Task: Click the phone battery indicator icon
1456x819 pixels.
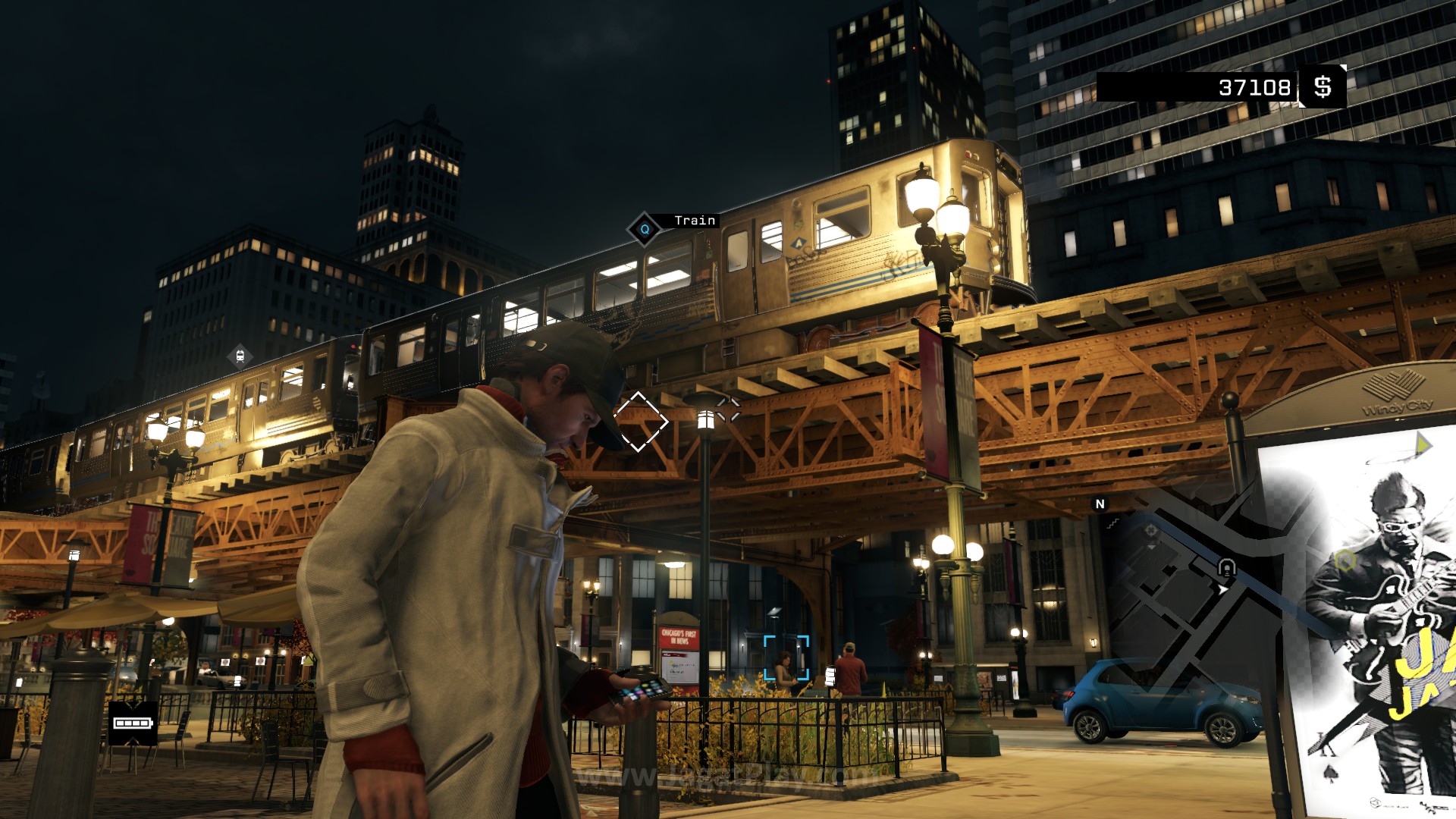Action: (133, 723)
